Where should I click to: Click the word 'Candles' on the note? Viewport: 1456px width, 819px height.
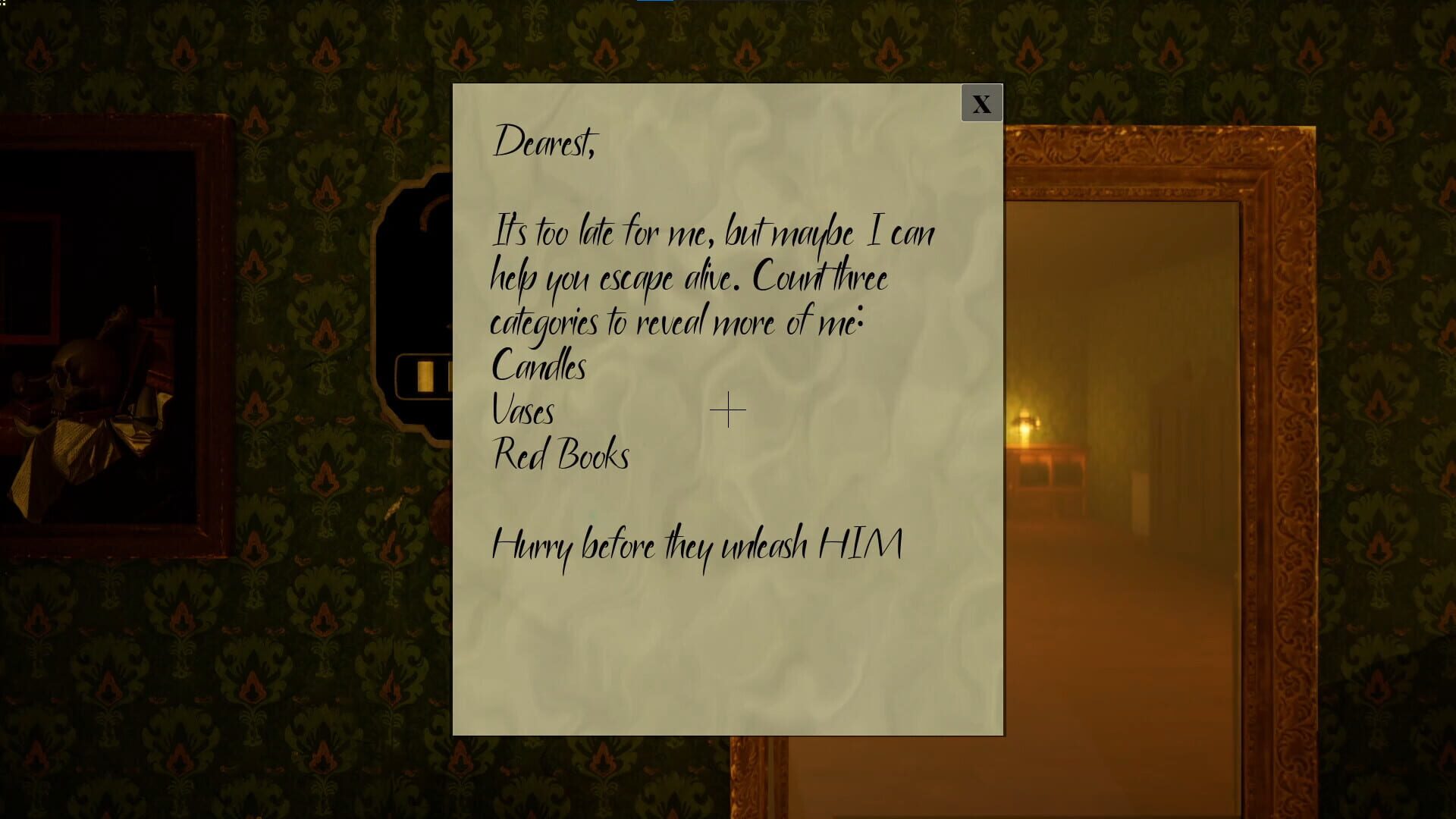(538, 366)
